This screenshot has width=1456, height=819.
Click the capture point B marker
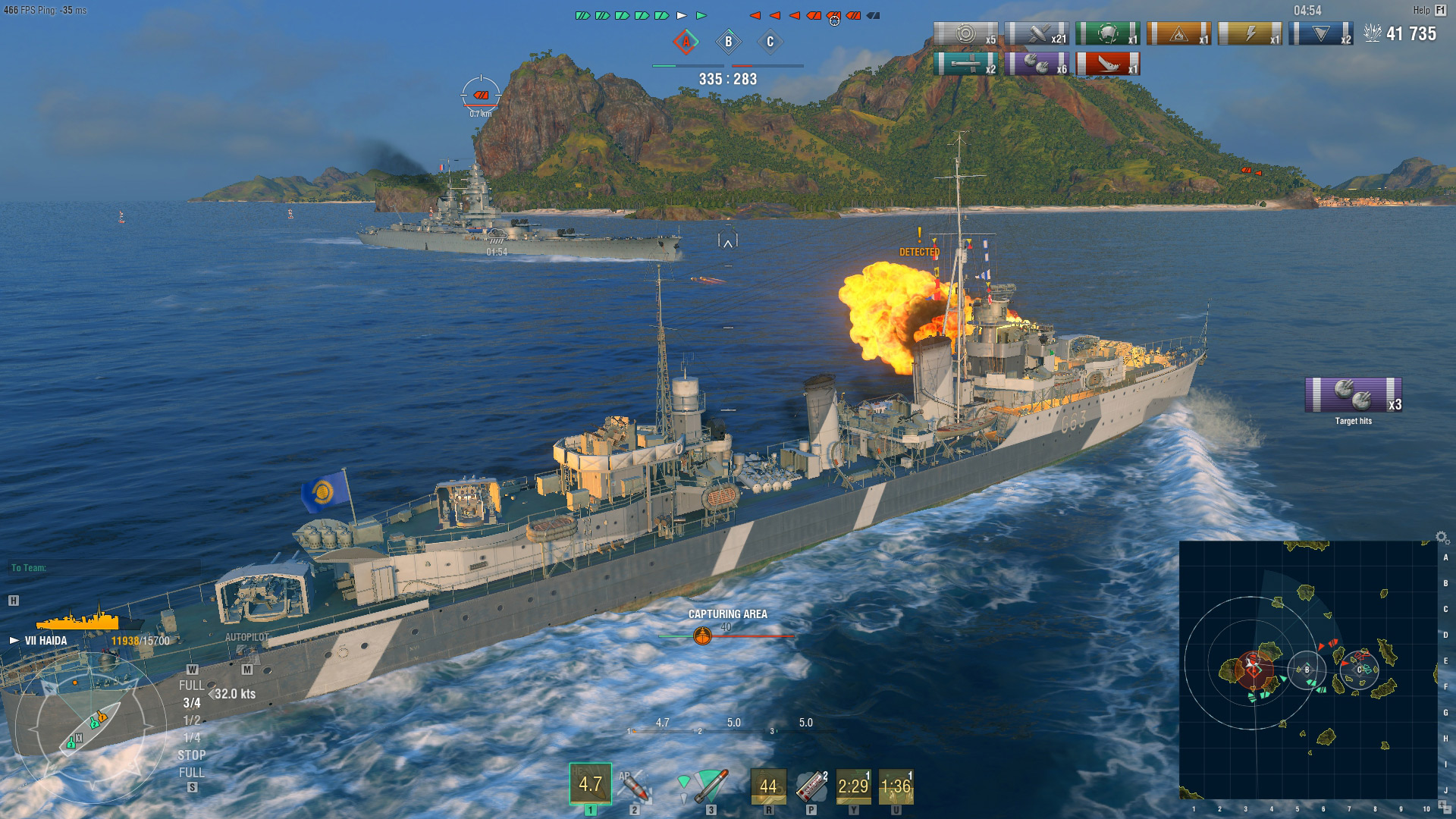coord(730,43)
